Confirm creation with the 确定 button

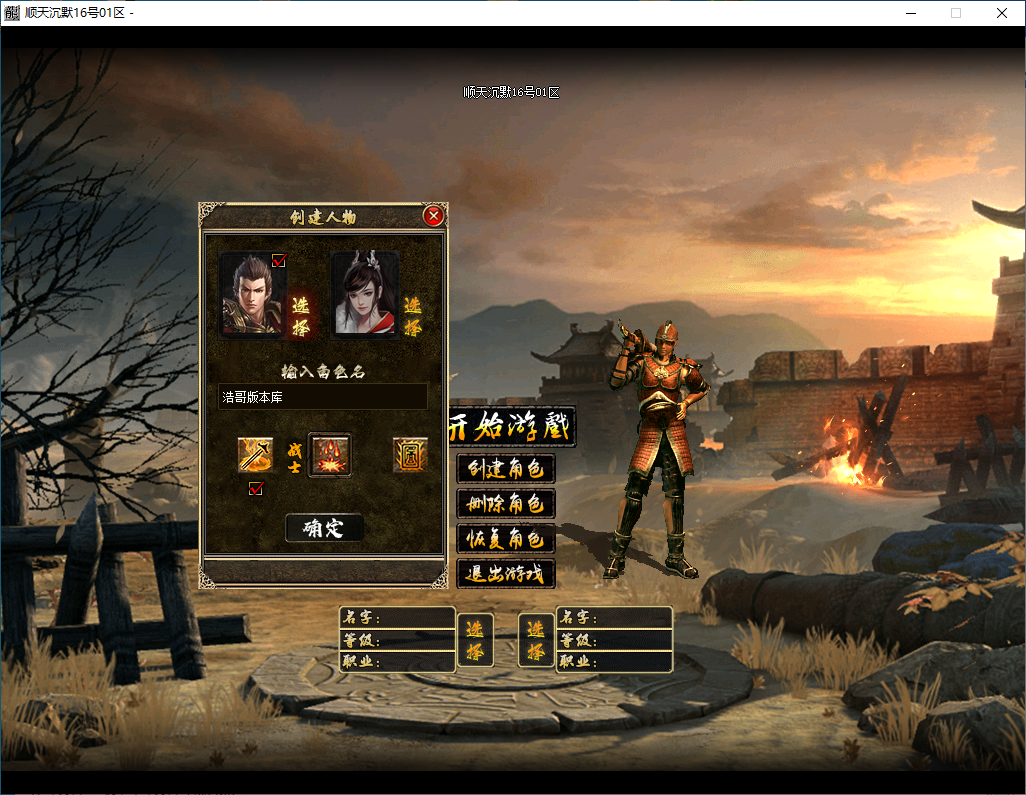click(x=324, y=528)
